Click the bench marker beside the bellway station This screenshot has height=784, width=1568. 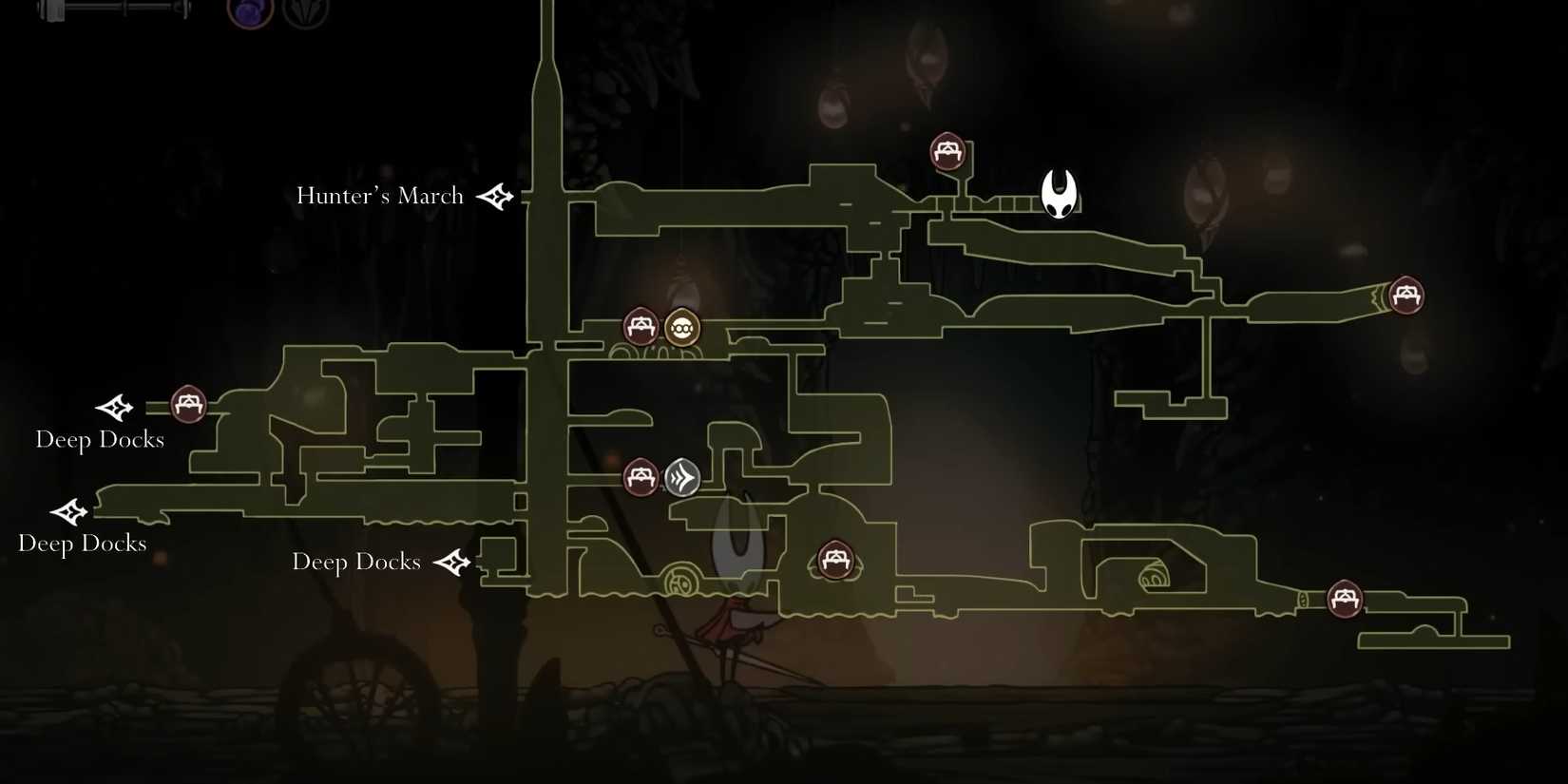(640, 326)
